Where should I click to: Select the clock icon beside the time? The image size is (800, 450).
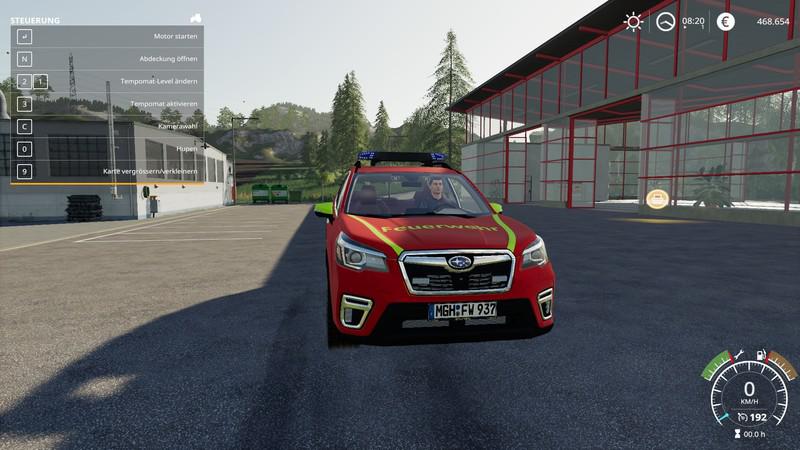tap(665, 21)
